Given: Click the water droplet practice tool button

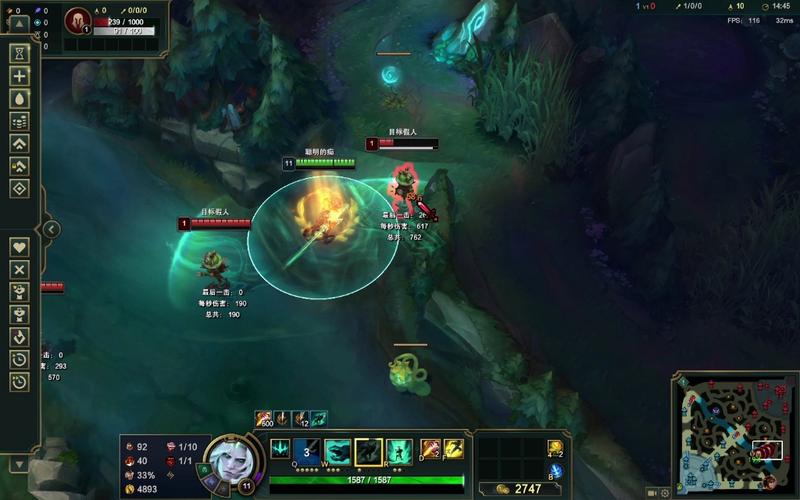Looking at the screenshot, I should (19, 99).
